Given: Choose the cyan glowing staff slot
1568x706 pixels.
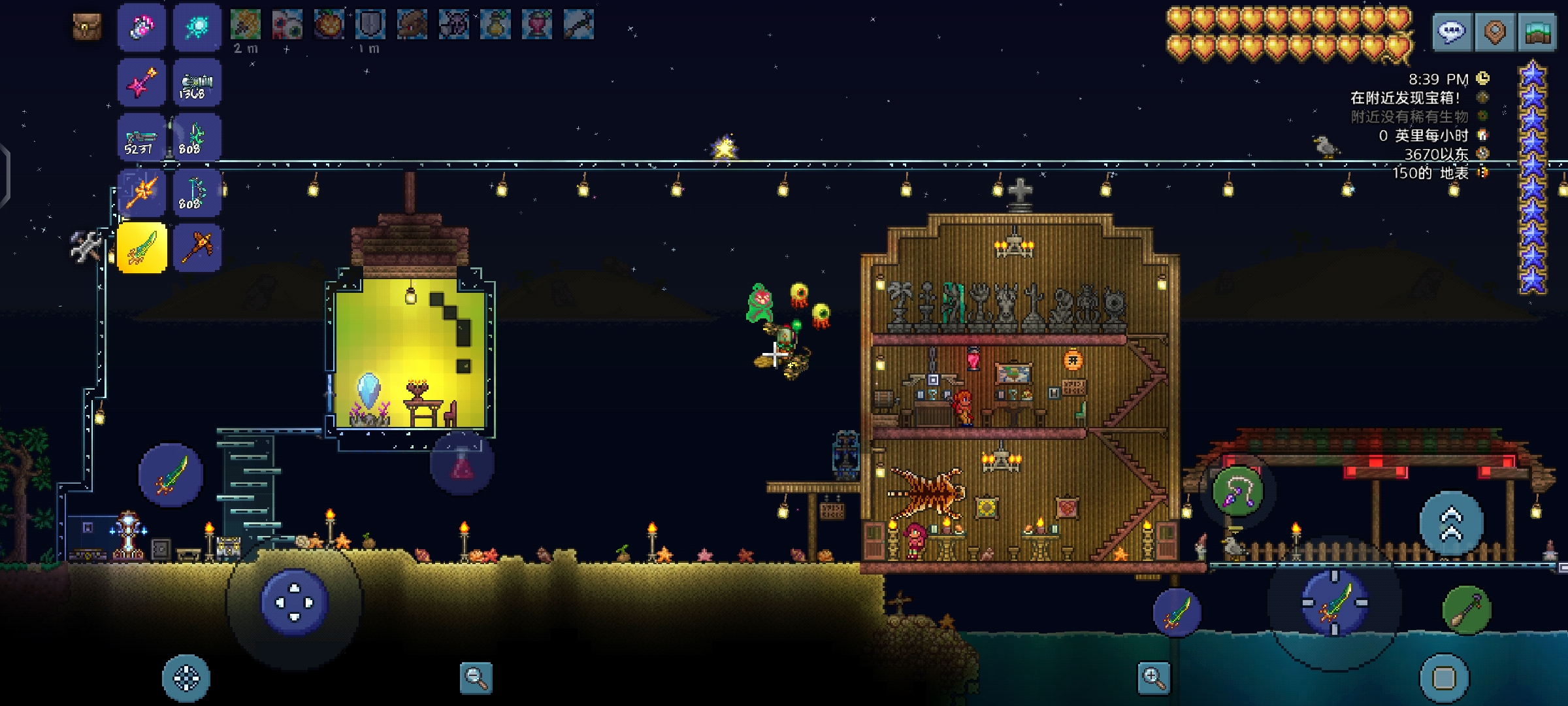Looking at the screenshot, I should (197, 27).
